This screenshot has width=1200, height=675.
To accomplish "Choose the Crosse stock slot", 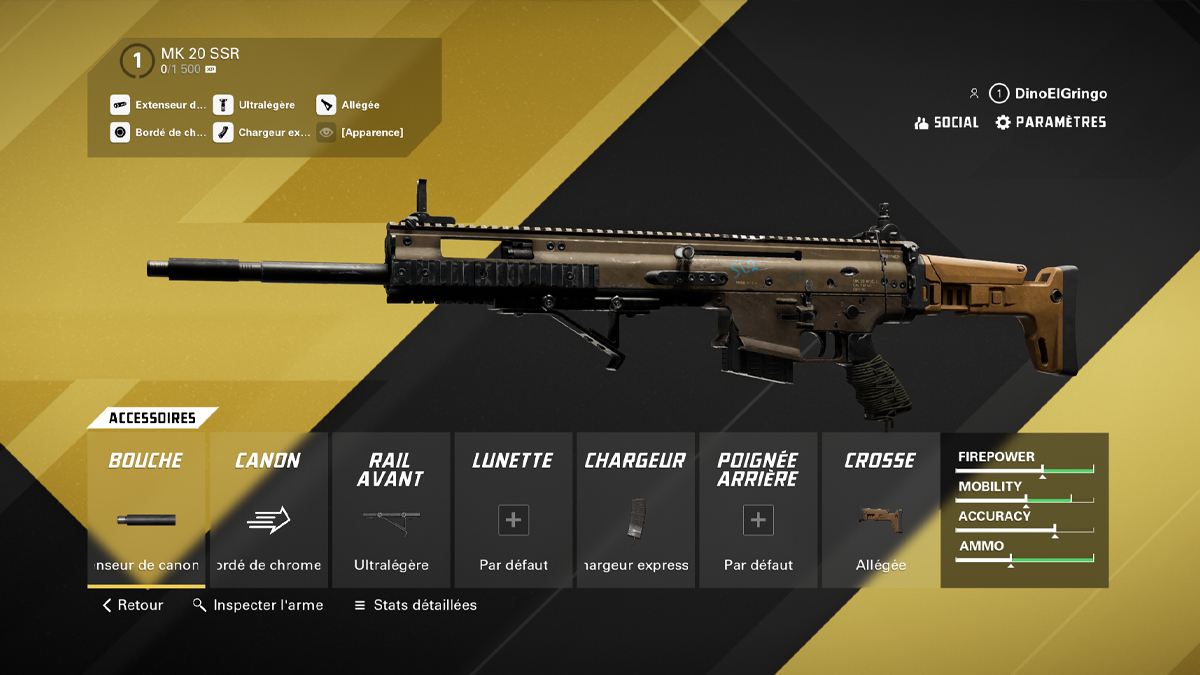I will click(880, 510).
